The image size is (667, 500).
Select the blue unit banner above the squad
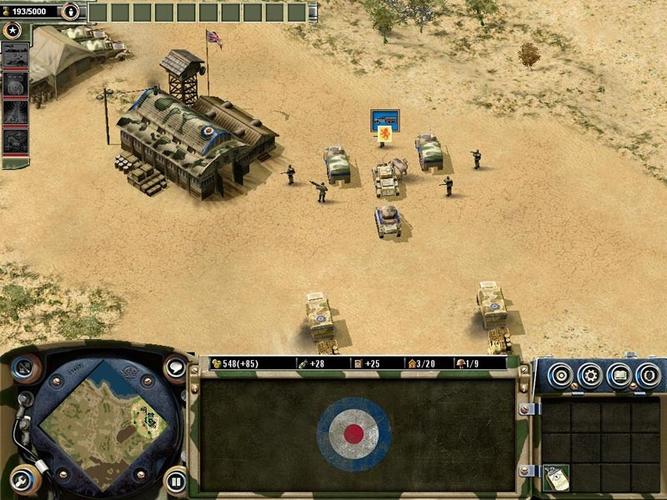pyautogui.click(x=385, y=122)
